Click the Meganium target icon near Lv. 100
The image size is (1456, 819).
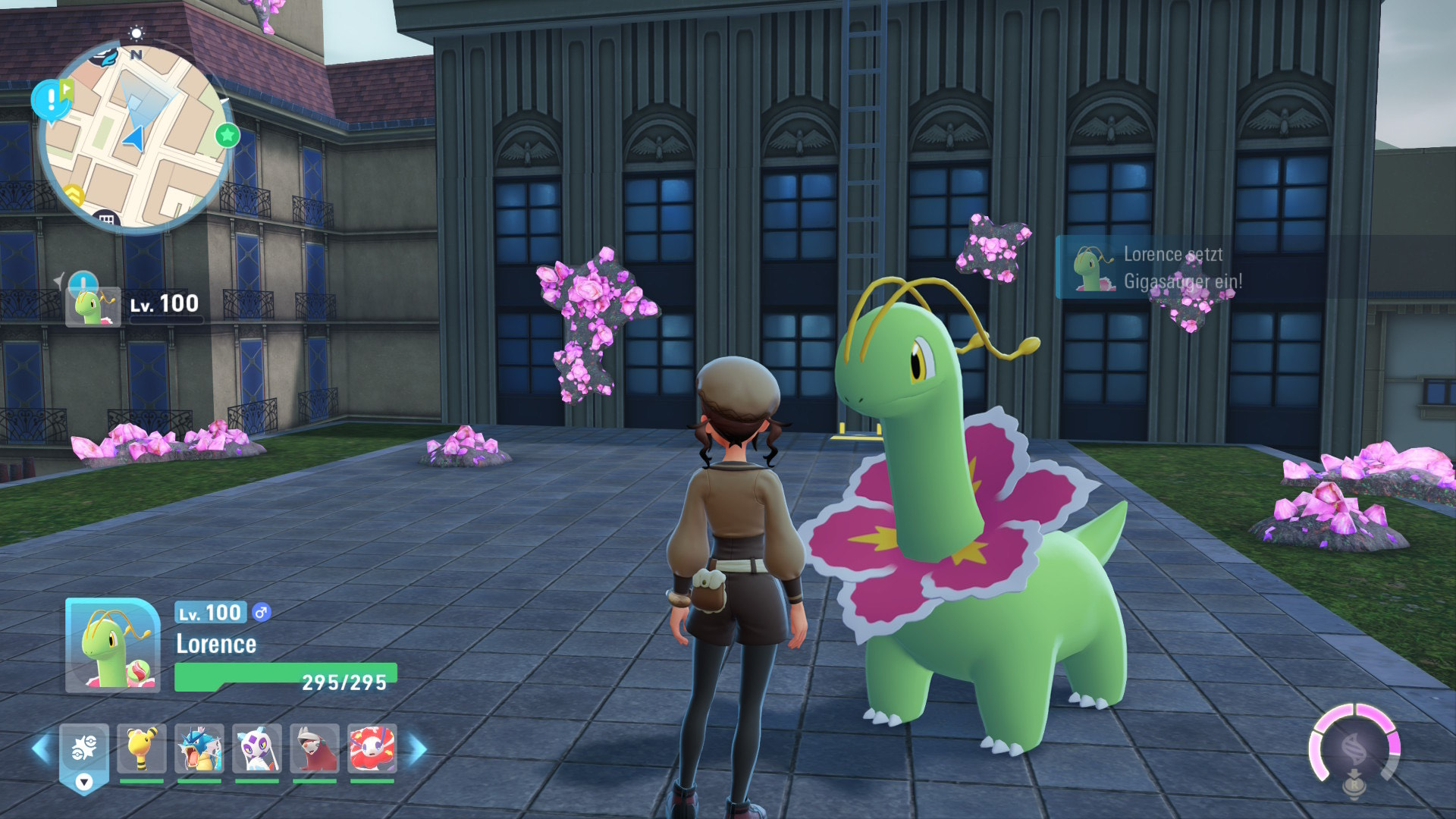93,306
